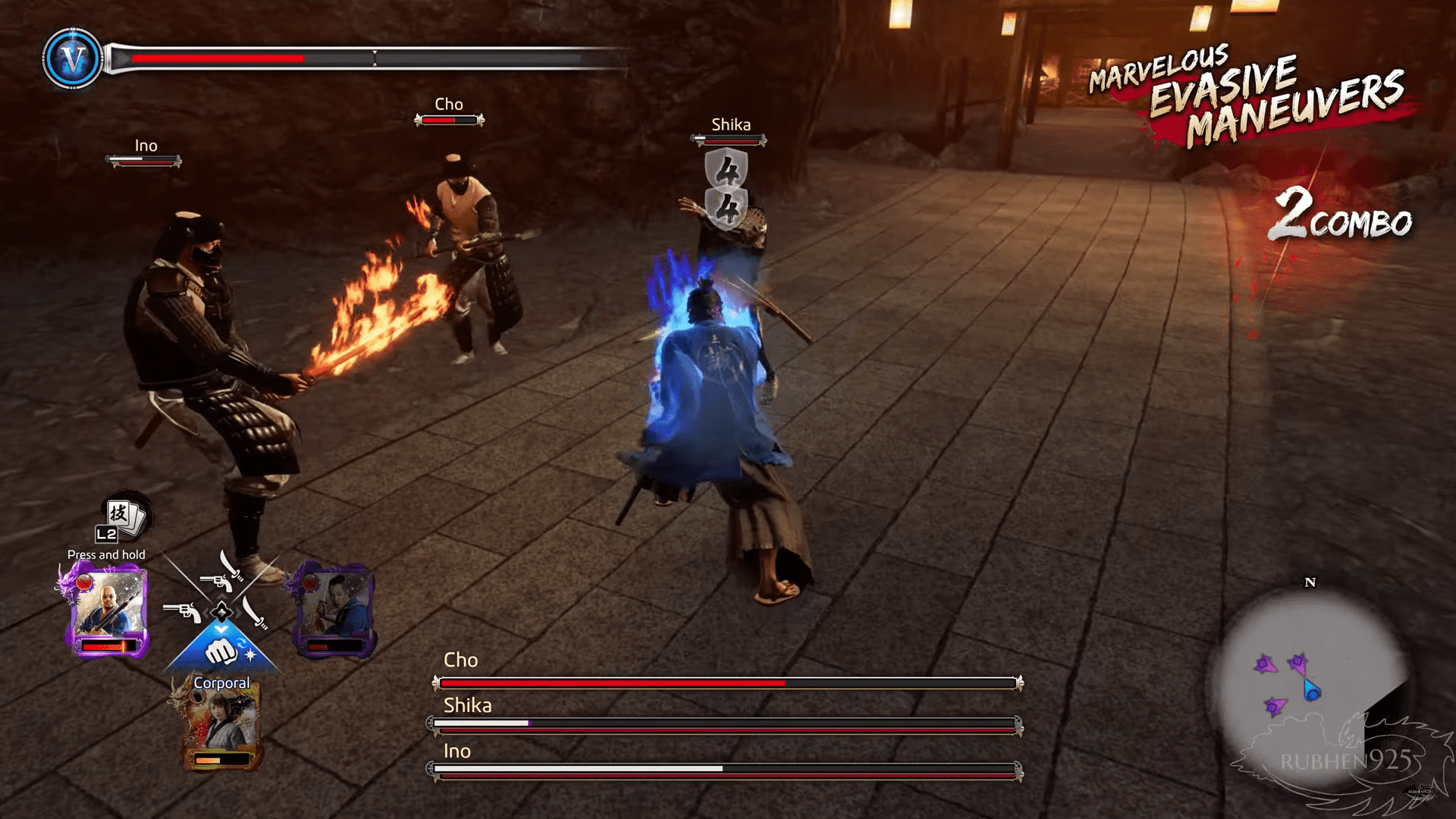Select the bald swordsman trooper card

pyautogui.click(x=108, y=612)
